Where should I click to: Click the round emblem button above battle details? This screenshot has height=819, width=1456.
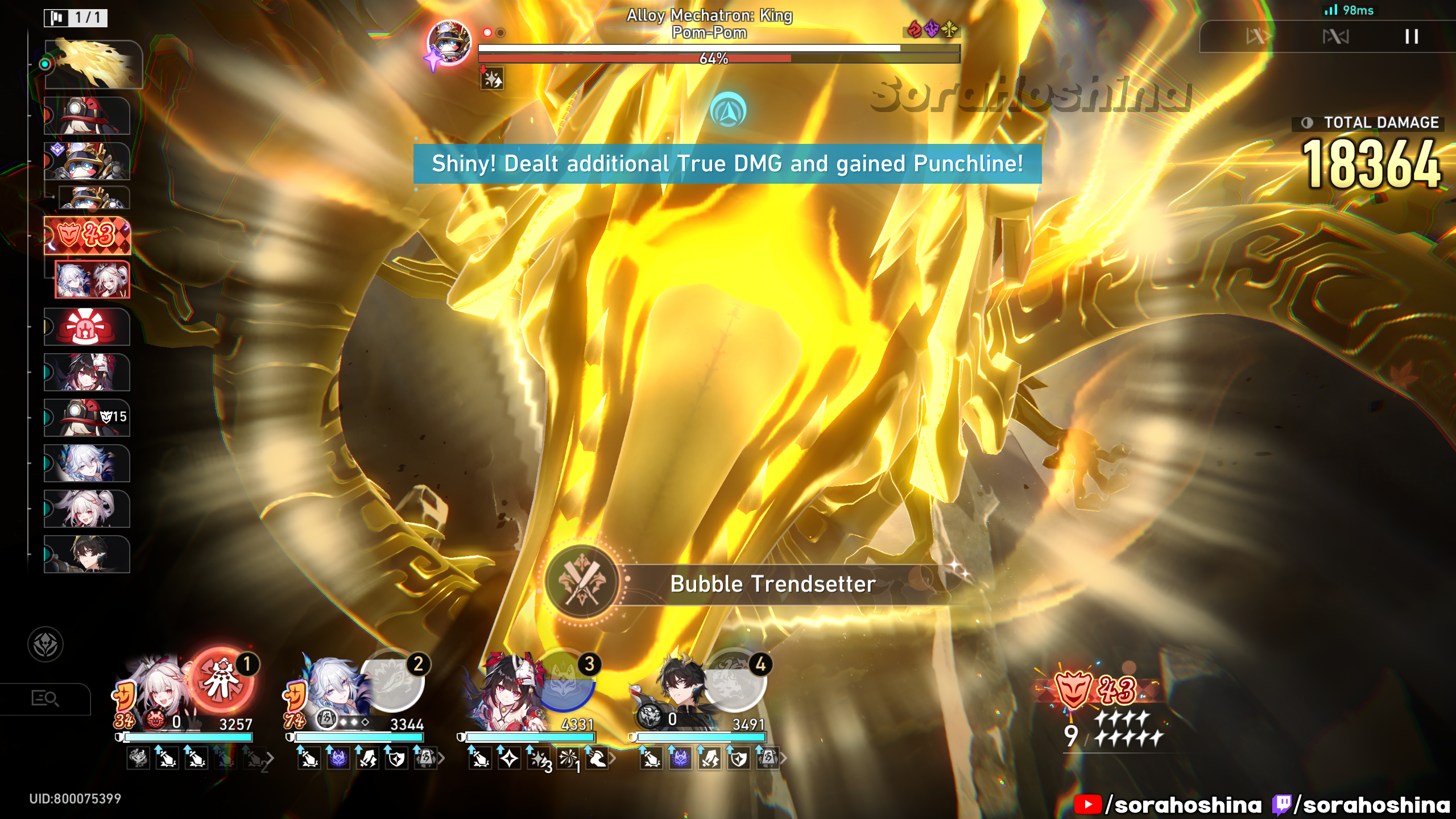(x=45, y=644)
